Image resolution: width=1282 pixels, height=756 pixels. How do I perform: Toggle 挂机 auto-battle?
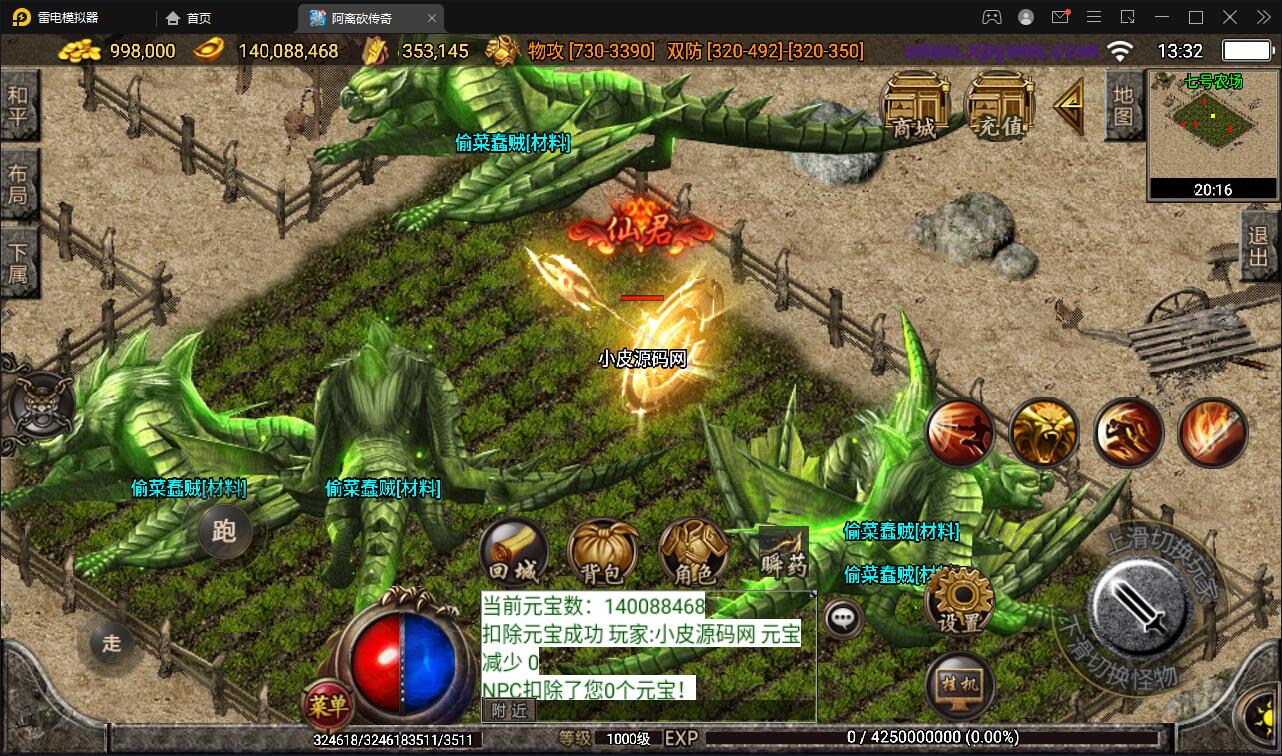(x=960, y=685)
